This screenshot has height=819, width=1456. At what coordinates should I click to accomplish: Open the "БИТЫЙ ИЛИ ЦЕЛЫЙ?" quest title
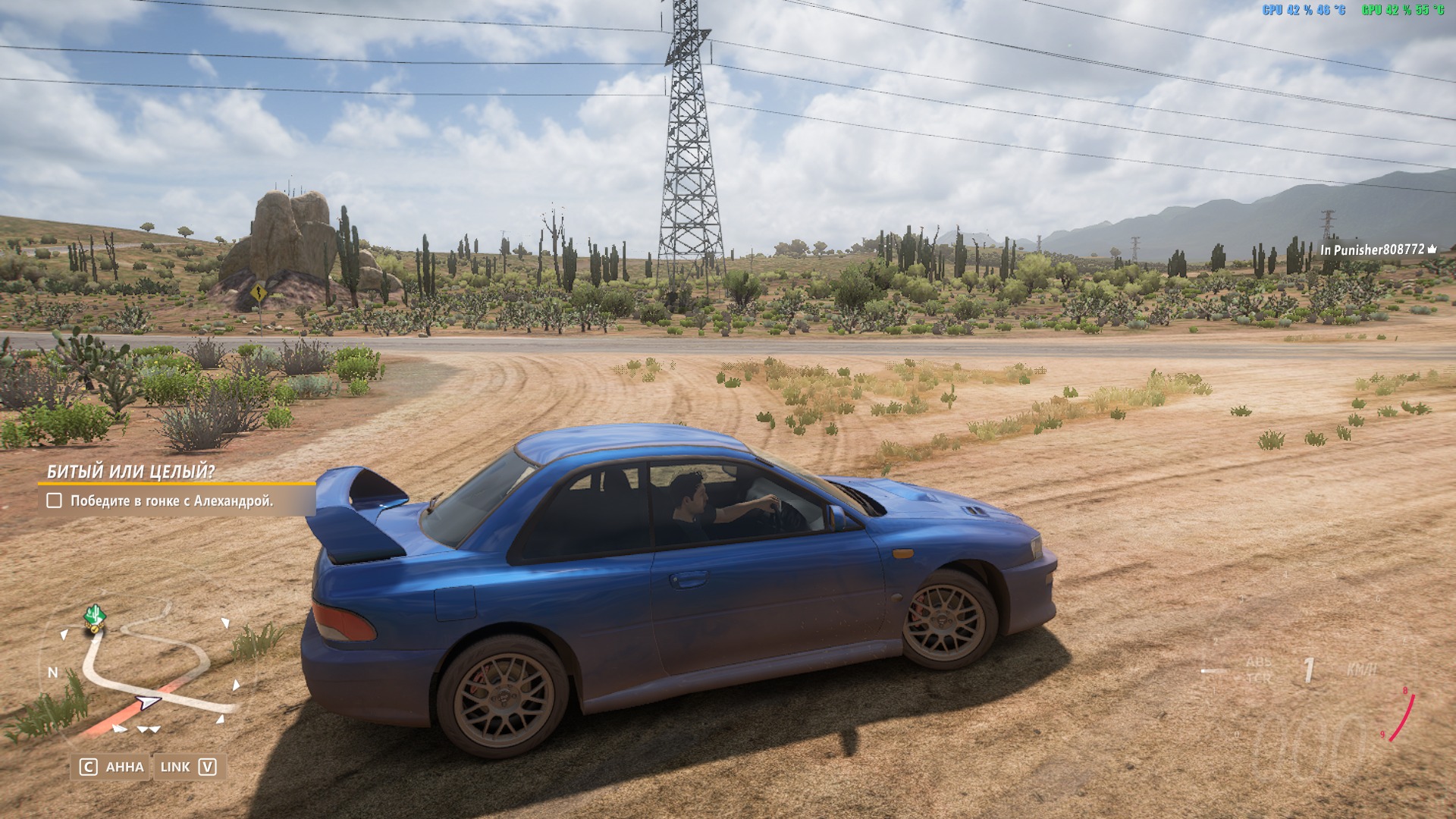point(130,472)
